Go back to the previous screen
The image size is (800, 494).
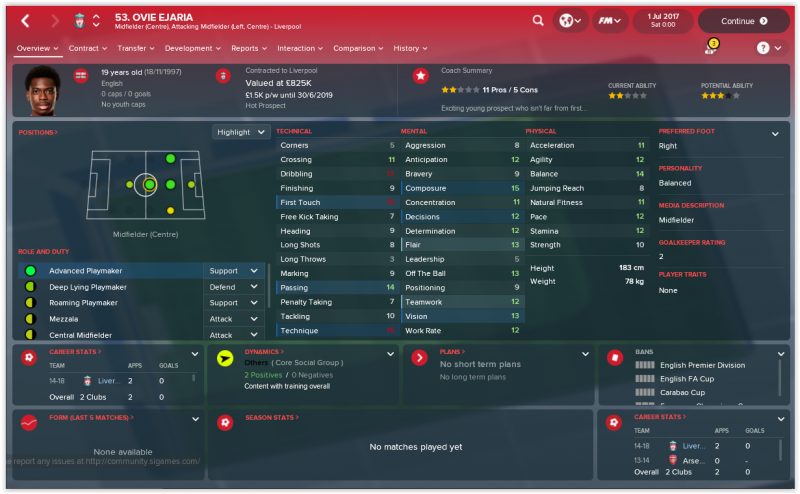pyautogui.click(x=26, y=20)
